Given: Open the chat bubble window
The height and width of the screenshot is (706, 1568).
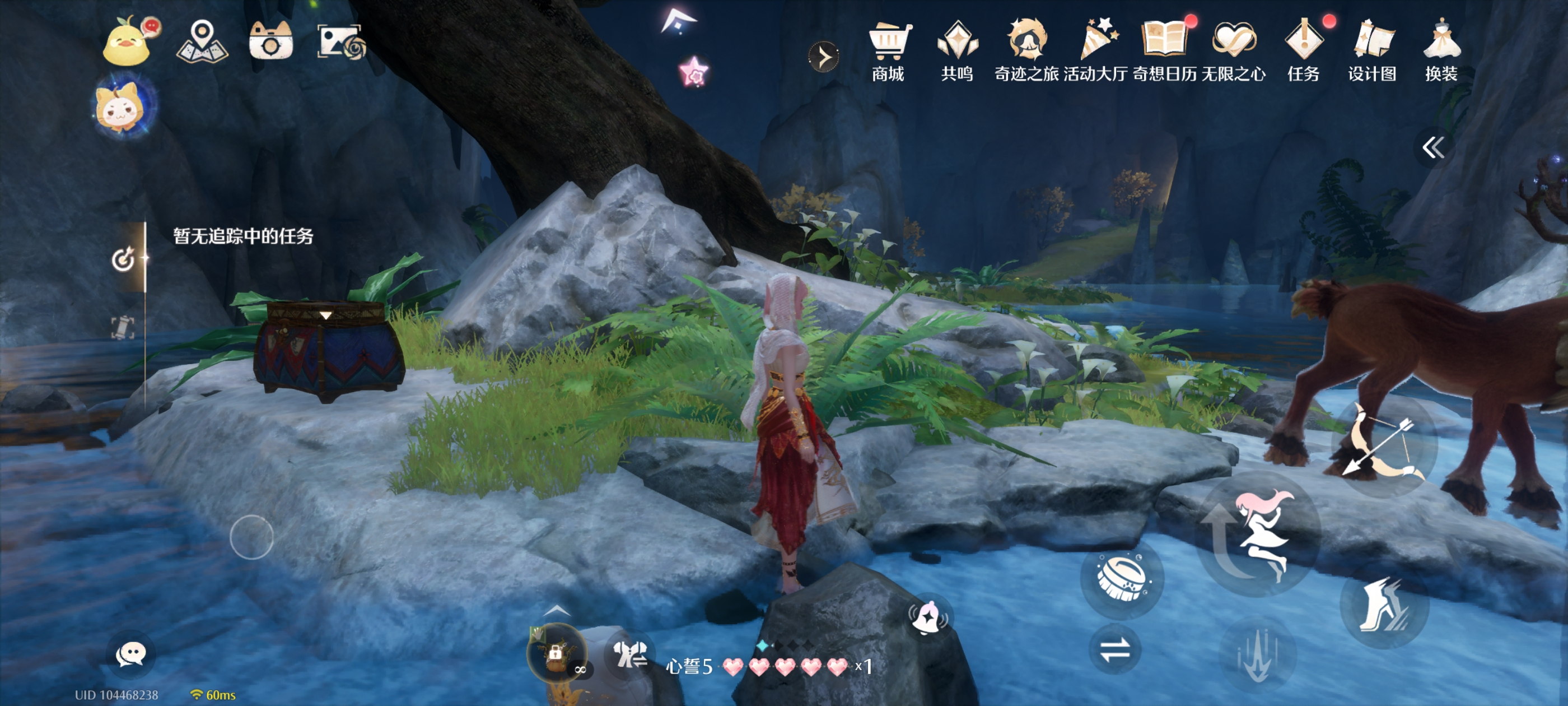Looking at the screenshot, I should click(130, 654).
